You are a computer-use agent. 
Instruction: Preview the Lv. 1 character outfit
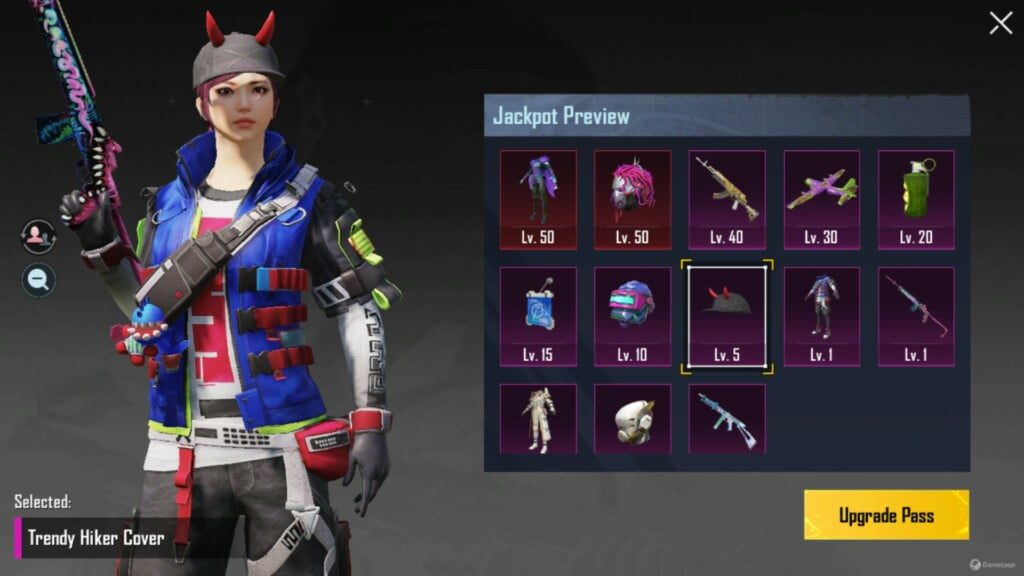tap(821, 316)
